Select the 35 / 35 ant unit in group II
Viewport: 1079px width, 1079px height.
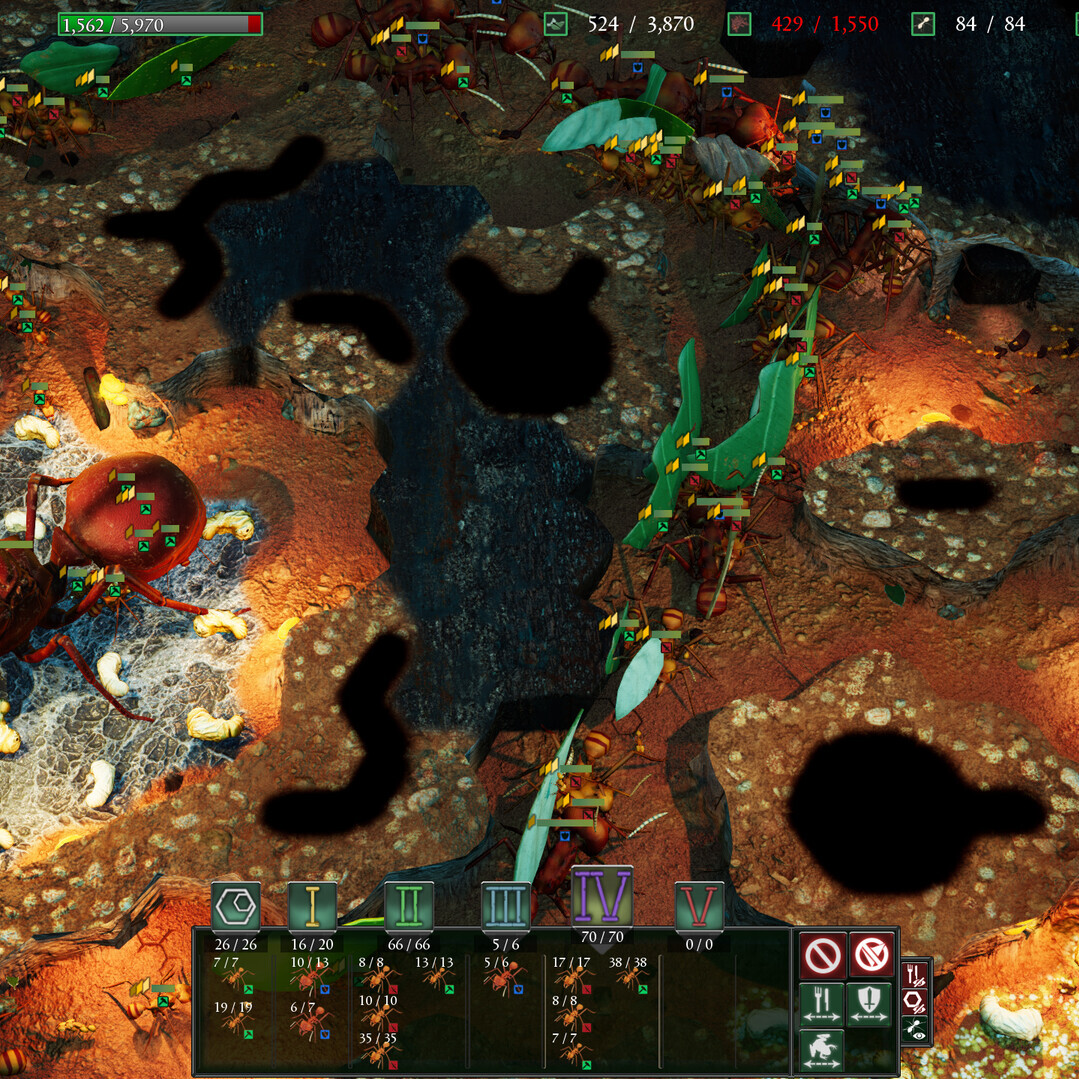[x=378, y=1051]
